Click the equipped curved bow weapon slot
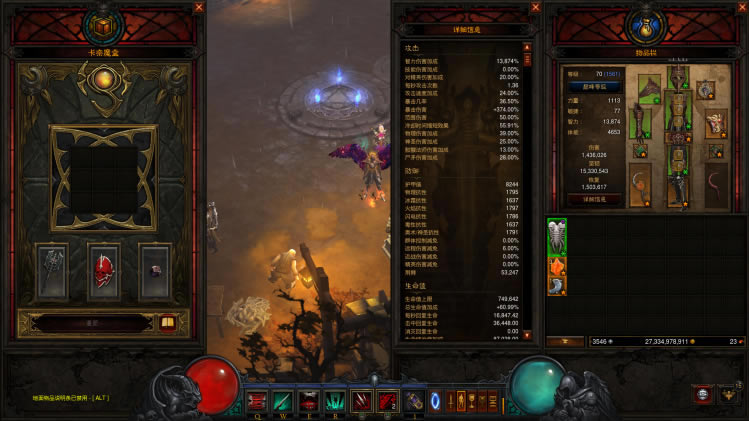 click(637, 185)
